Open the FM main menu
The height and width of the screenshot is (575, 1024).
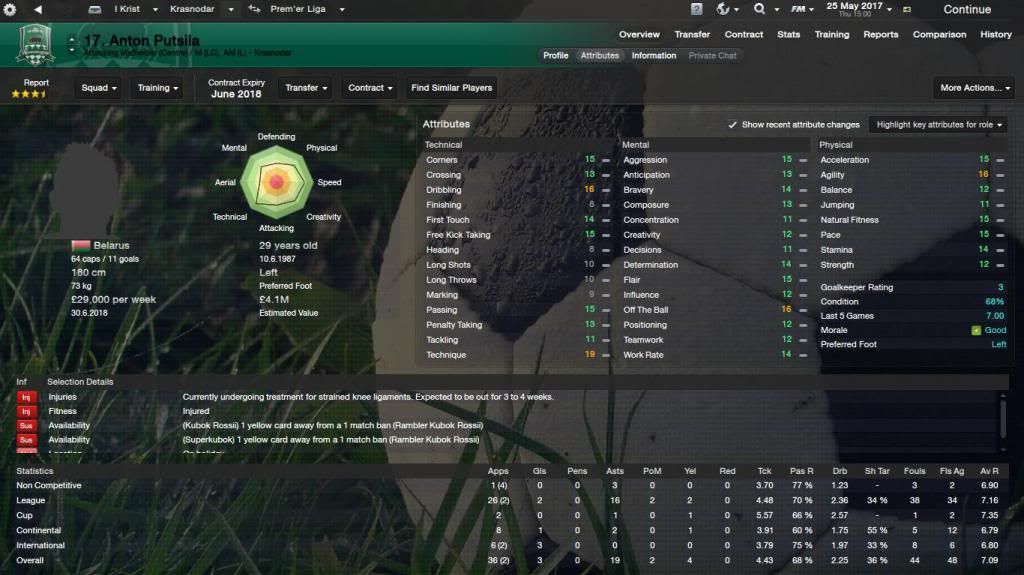pos(801,9)
